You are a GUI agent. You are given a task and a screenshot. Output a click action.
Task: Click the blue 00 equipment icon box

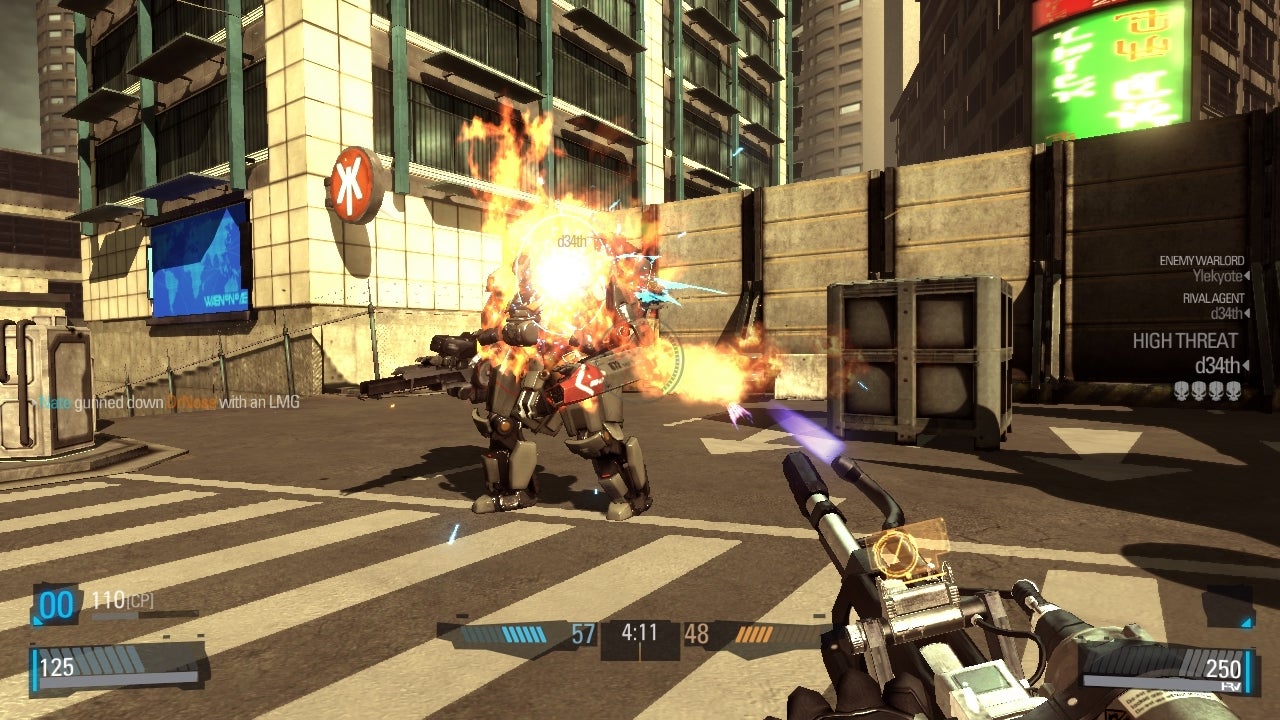[57, 606]
